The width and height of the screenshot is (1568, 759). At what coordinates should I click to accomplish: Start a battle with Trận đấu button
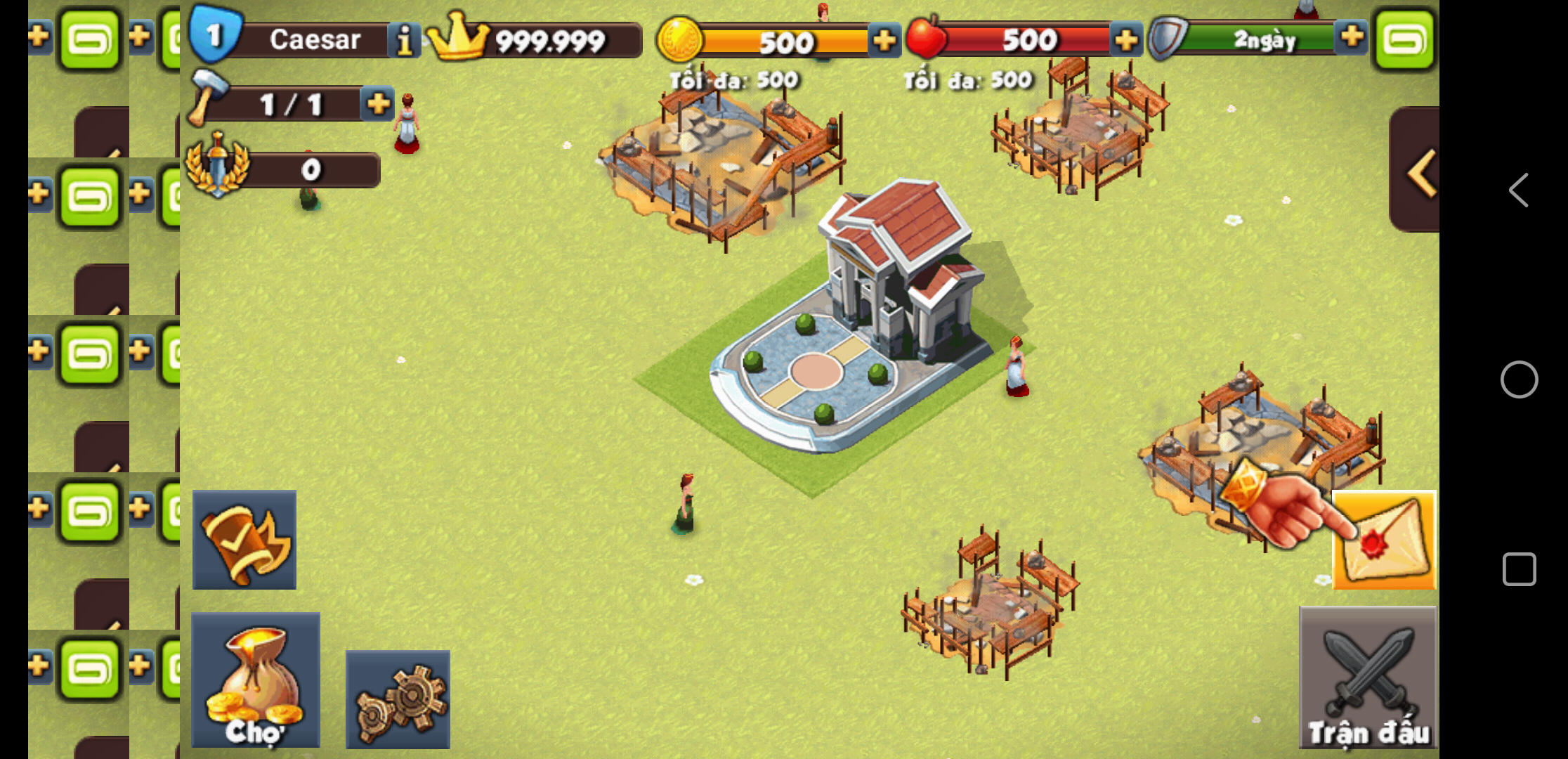click(1368, 677)
